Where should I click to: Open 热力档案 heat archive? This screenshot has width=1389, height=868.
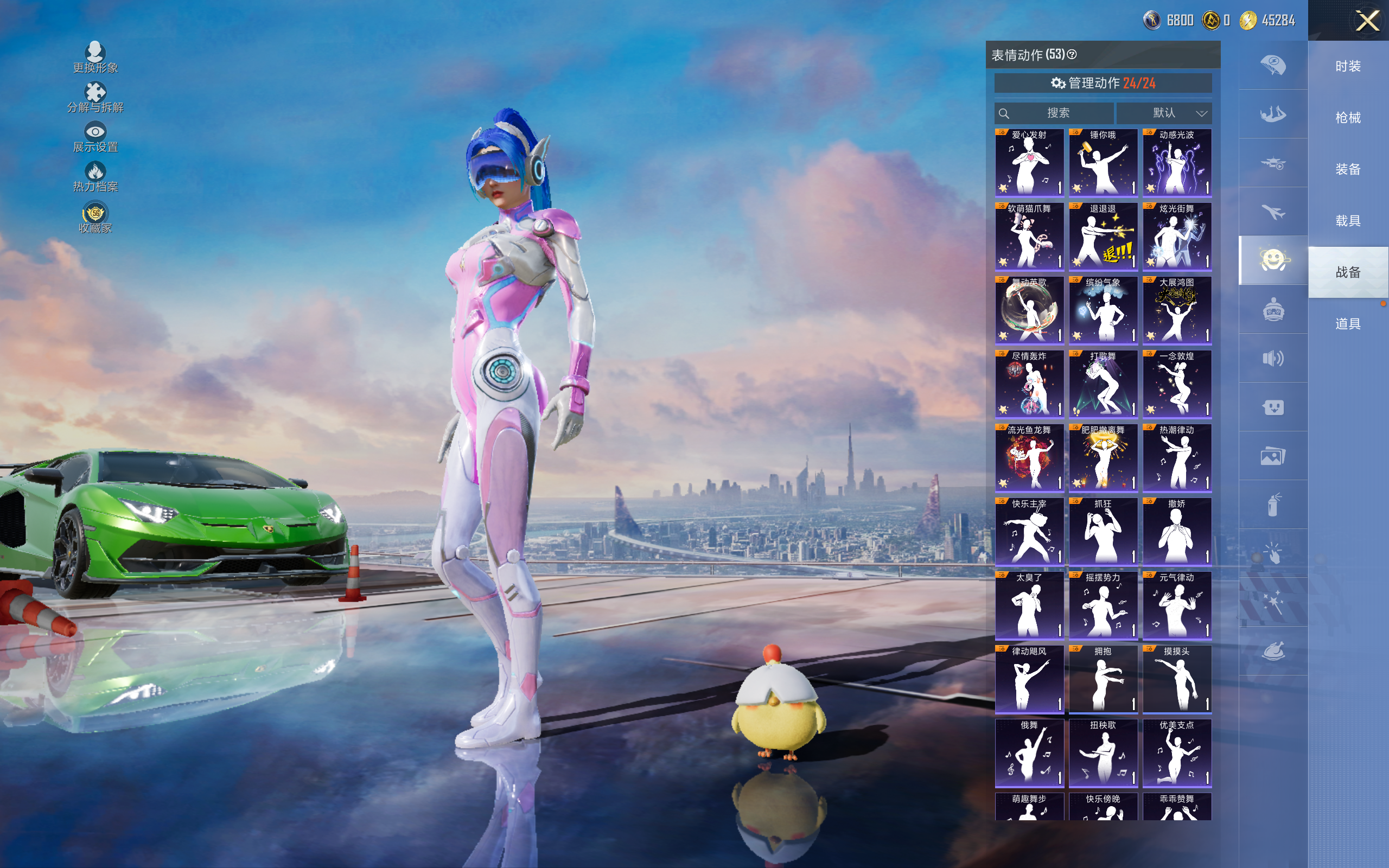point(95,177)
